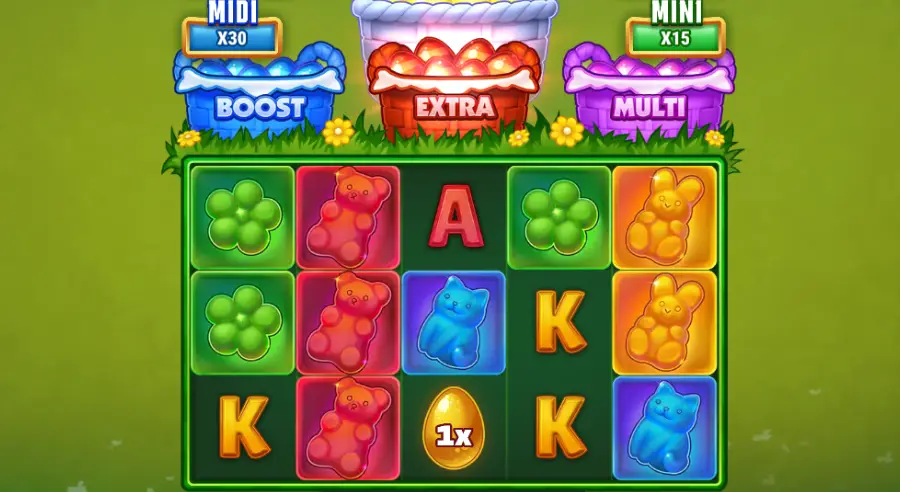The image size is (900, 492).
Task: Select the blue BOOST basket
Action: 259,95
